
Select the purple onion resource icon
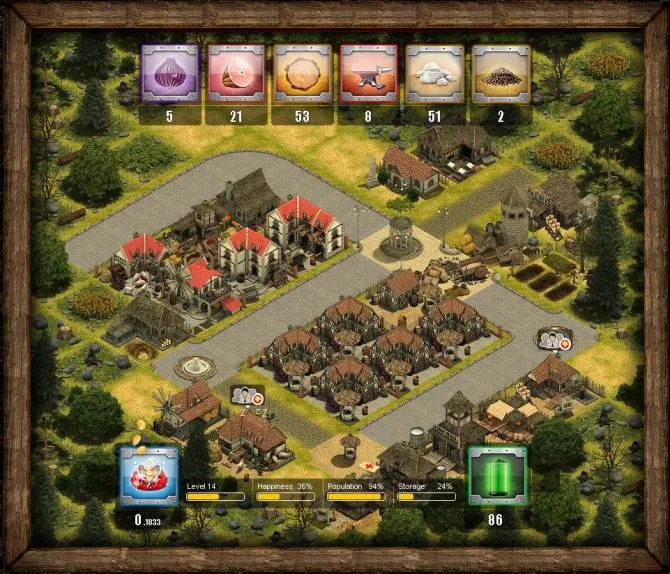(x=169, y=74)
